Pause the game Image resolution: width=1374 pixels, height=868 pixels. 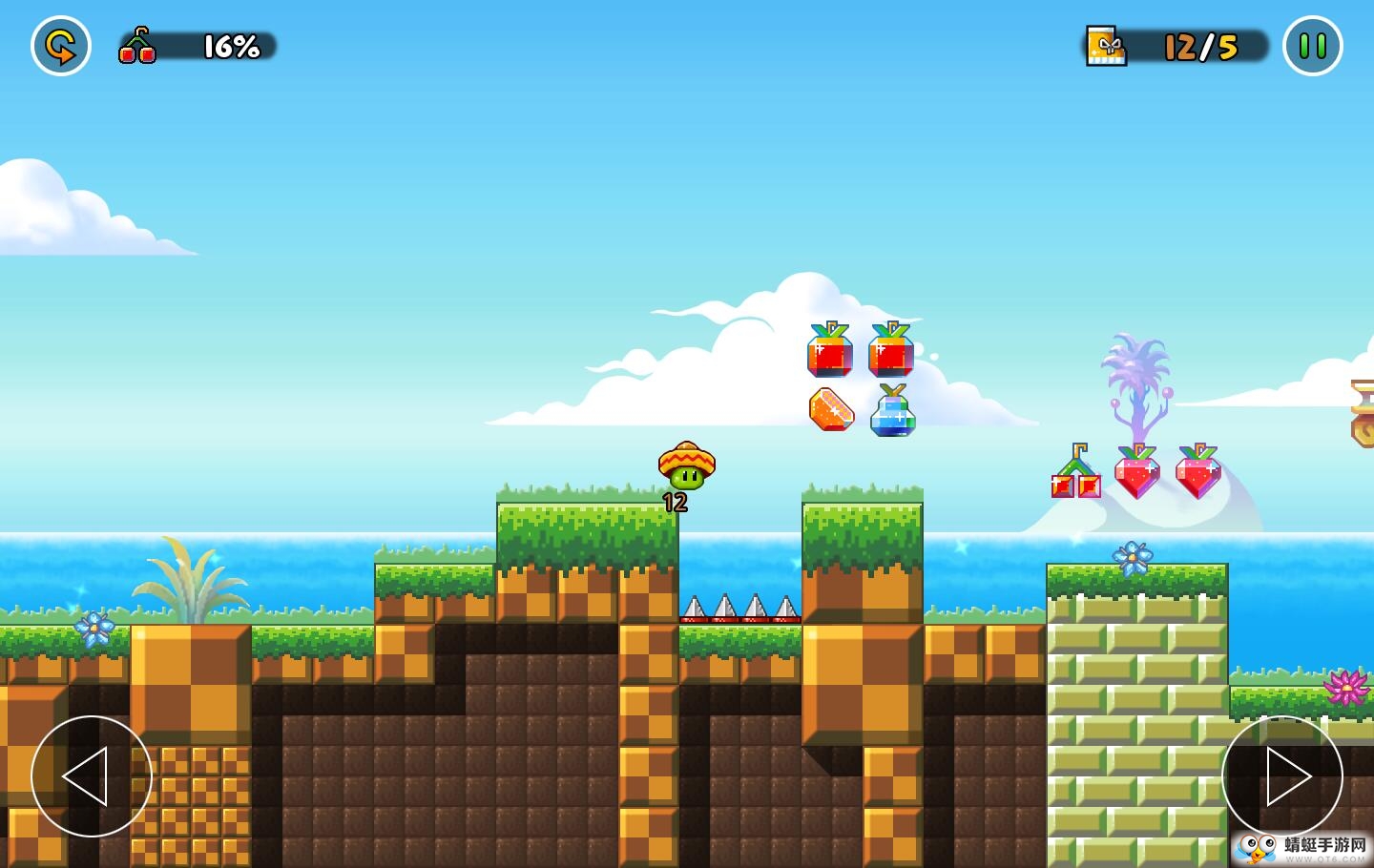[x=1312, y=46]
